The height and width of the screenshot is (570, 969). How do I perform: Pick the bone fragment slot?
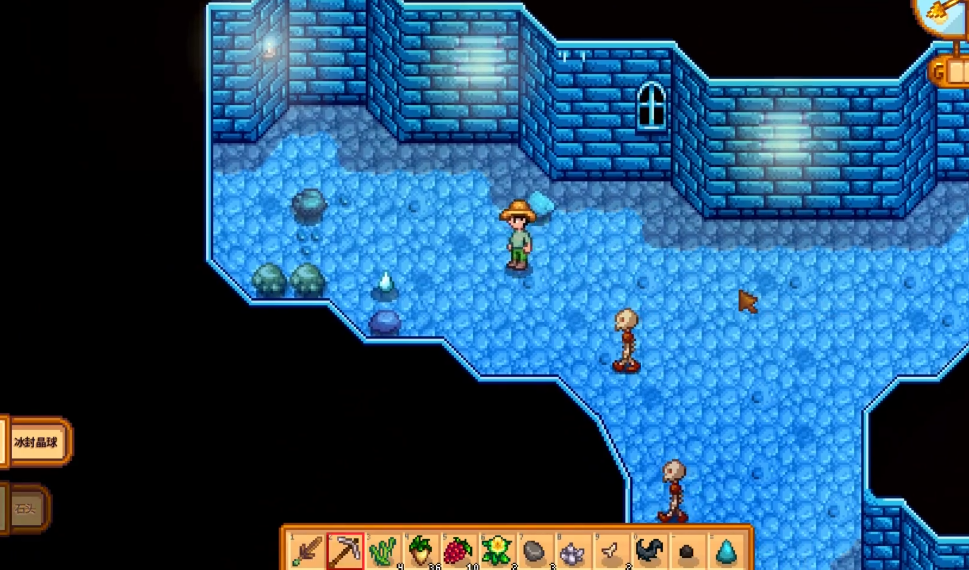611,549
